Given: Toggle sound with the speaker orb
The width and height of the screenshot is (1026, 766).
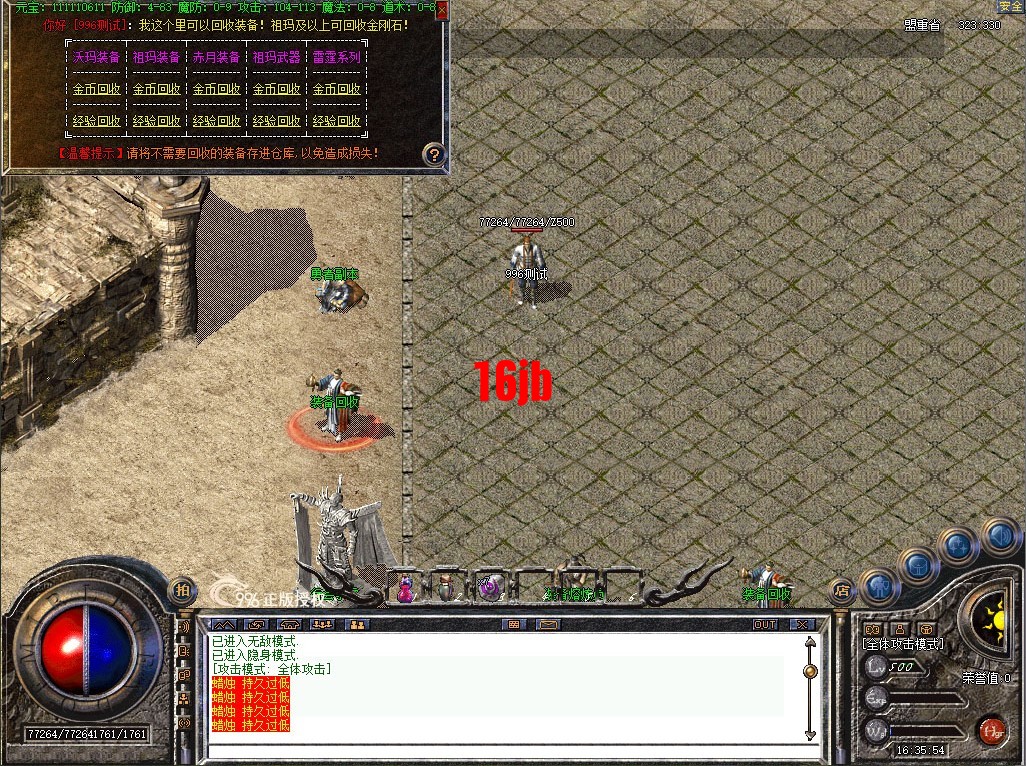Looking at the screenshot, I should point(999,534).
